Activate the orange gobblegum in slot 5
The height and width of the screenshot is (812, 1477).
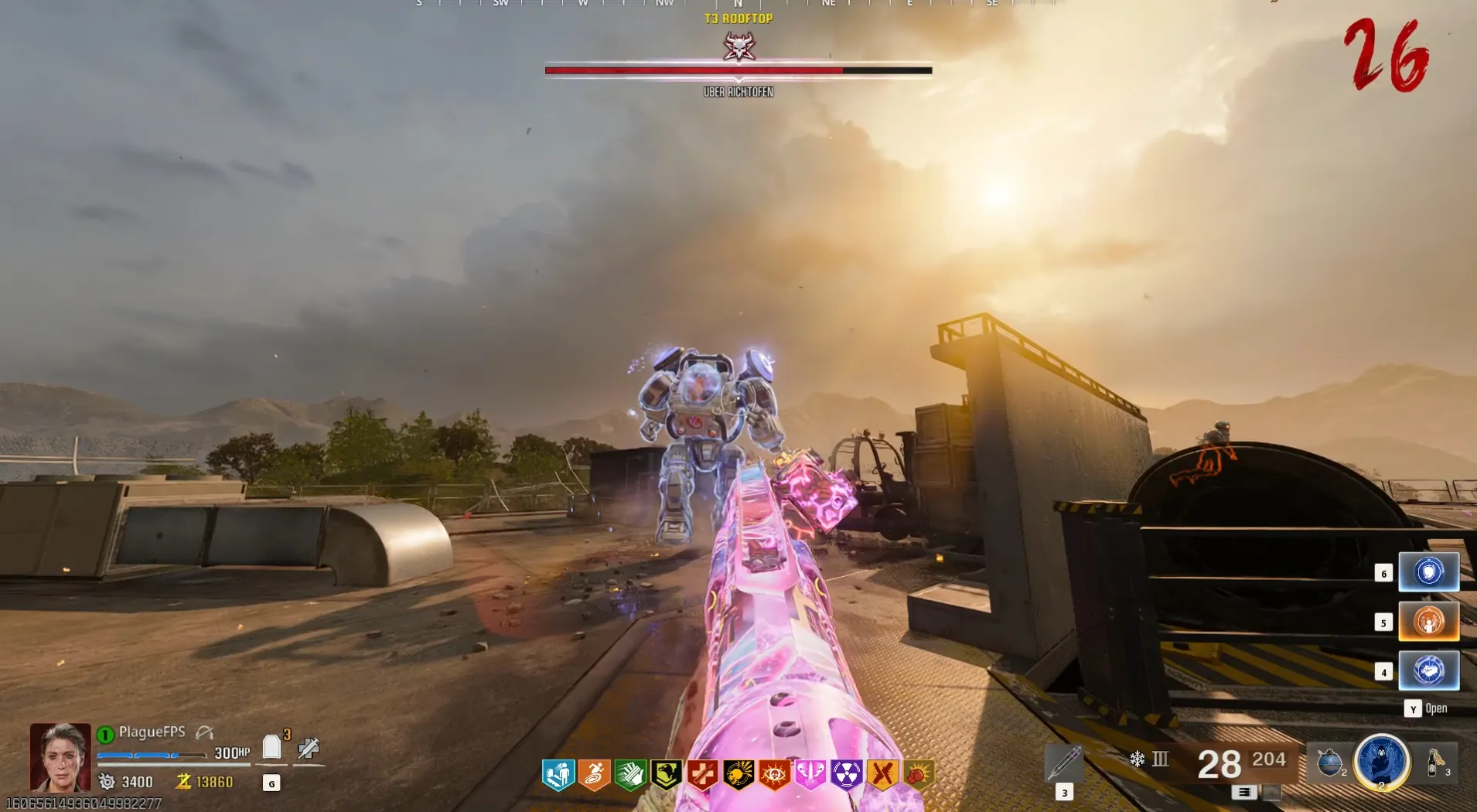[x=1428, y=622]
